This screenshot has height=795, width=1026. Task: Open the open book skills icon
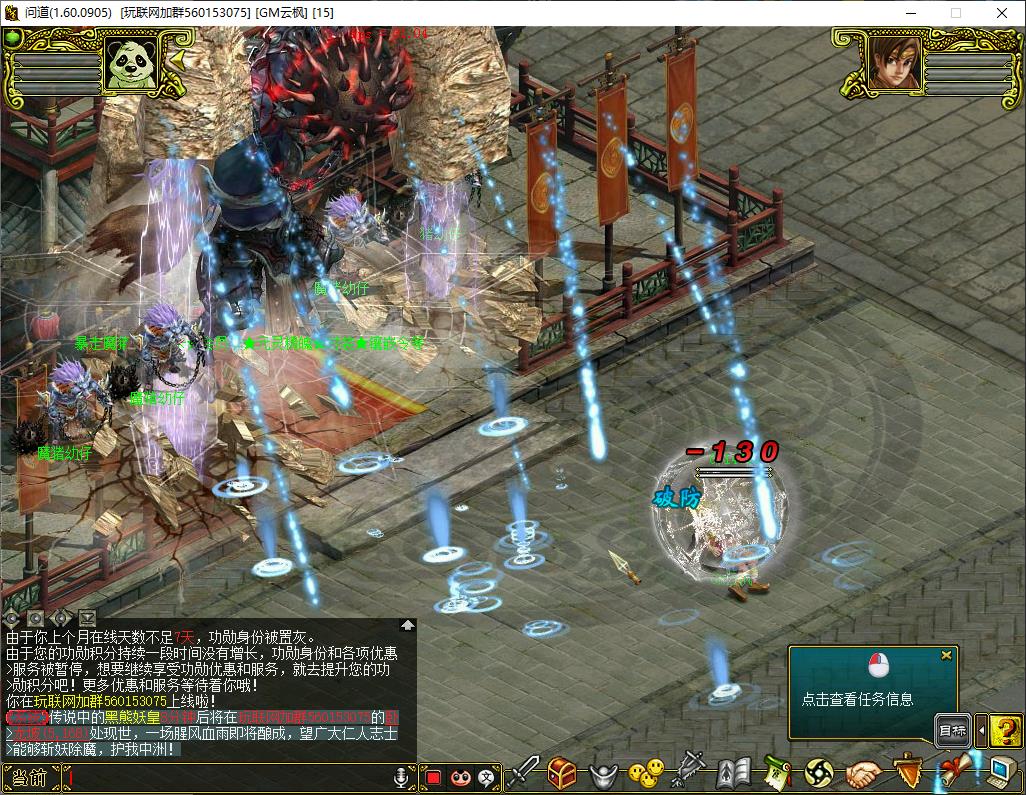733,773
